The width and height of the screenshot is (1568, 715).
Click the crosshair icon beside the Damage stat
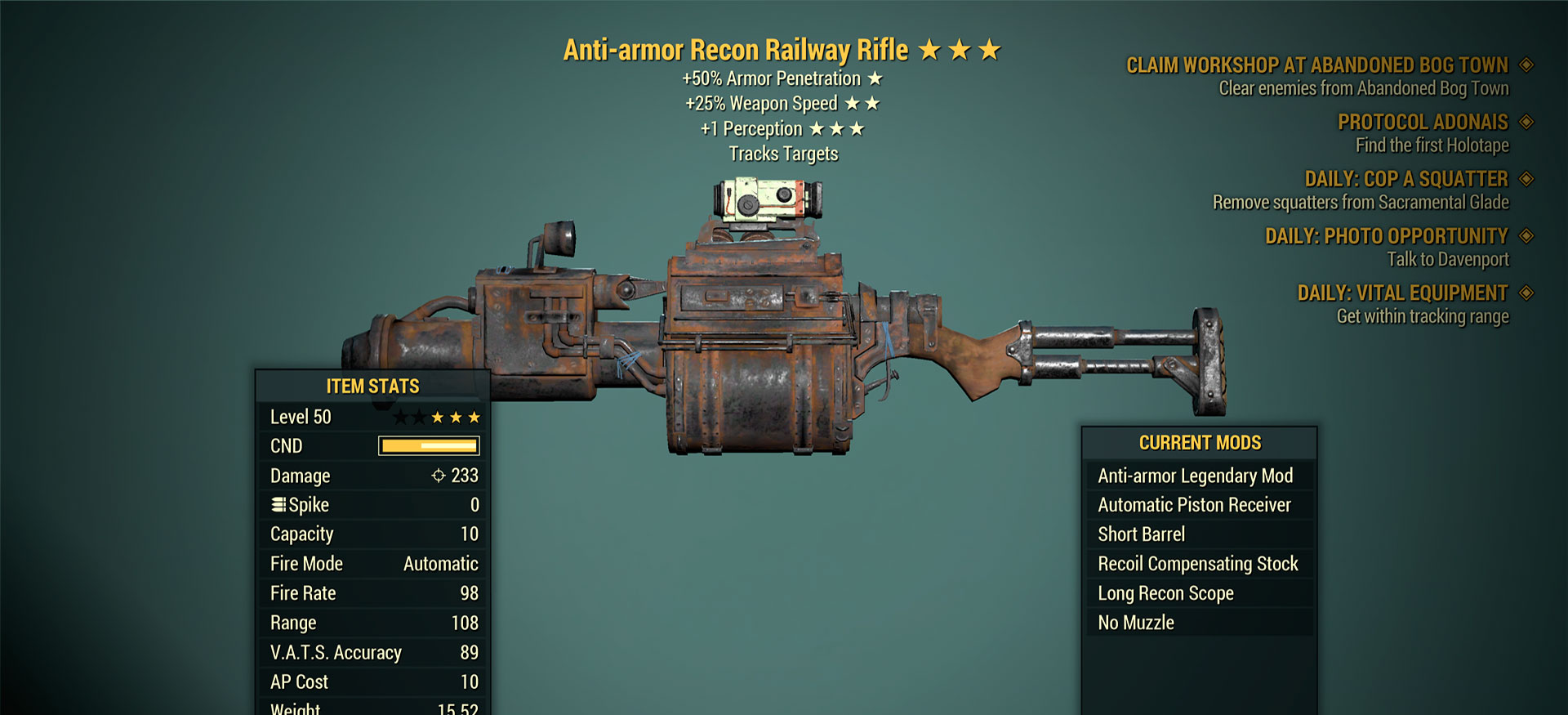(x=439, y=476)
